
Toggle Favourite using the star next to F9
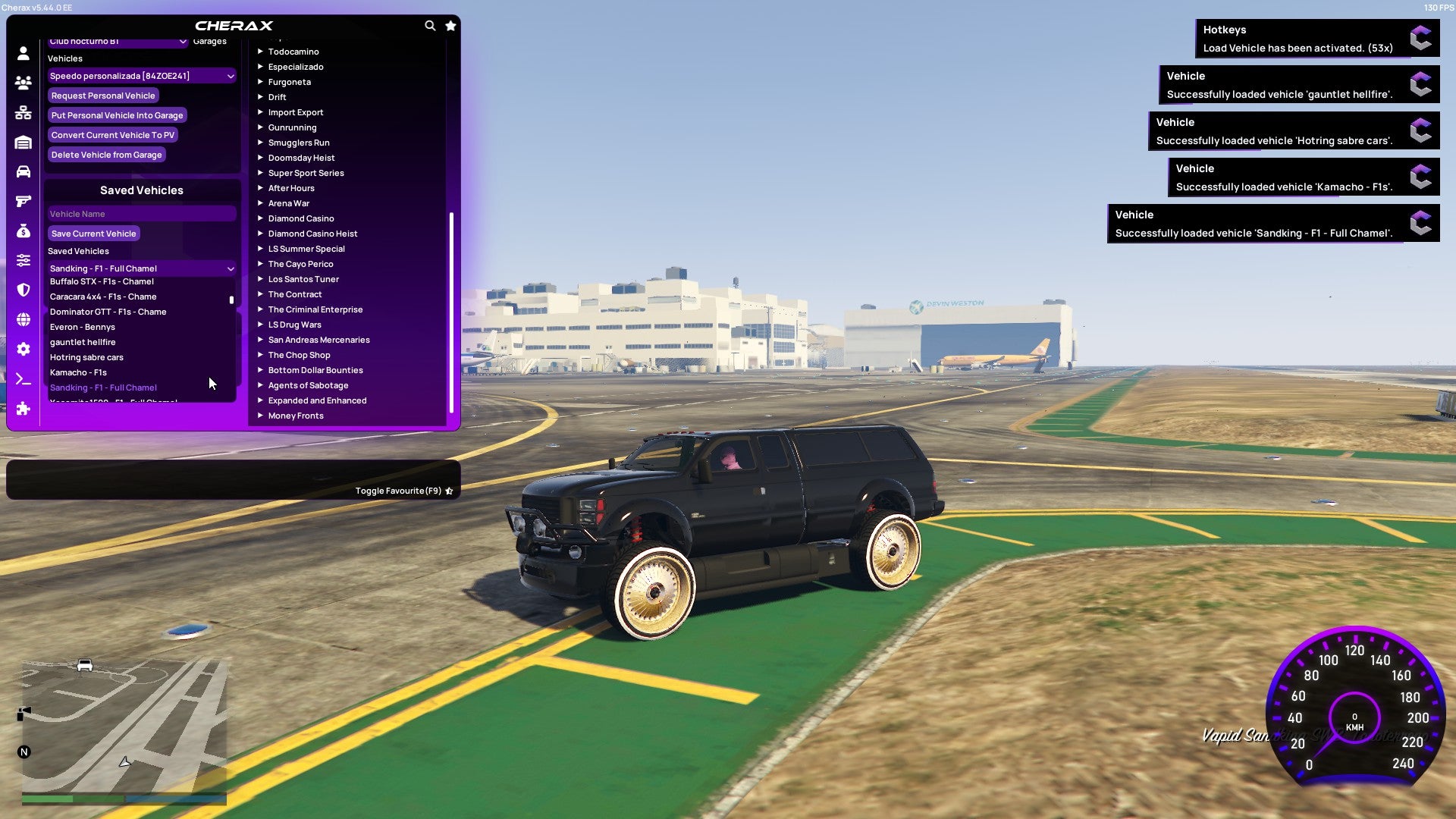coord(449,490)
